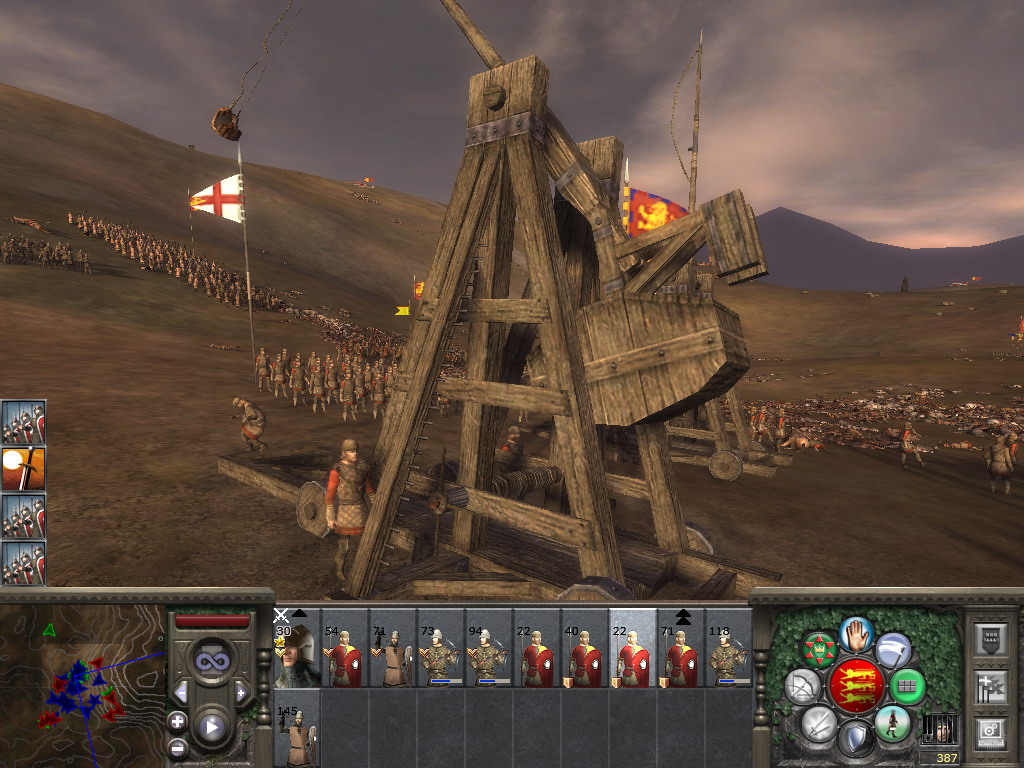Click the play button on the speed panel
The image size is (1024, 768).
211,726
